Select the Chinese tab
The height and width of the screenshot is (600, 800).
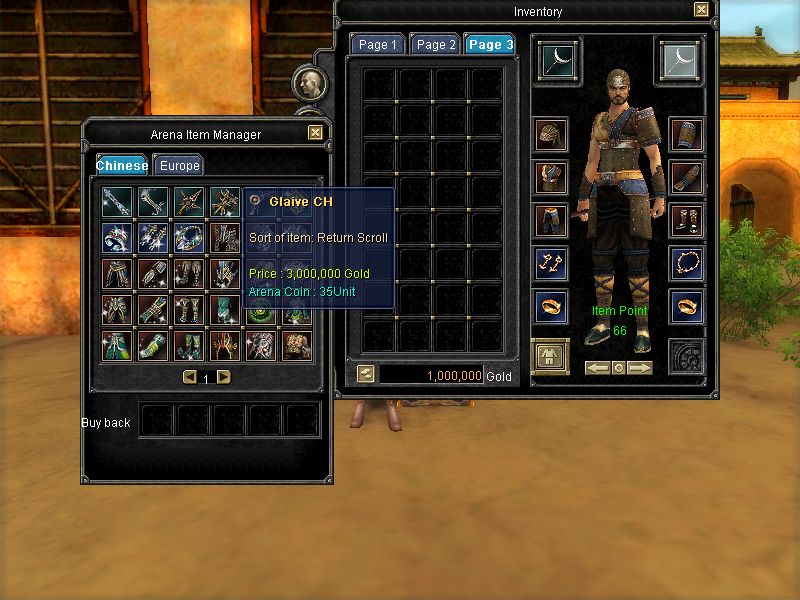[122, 166]
